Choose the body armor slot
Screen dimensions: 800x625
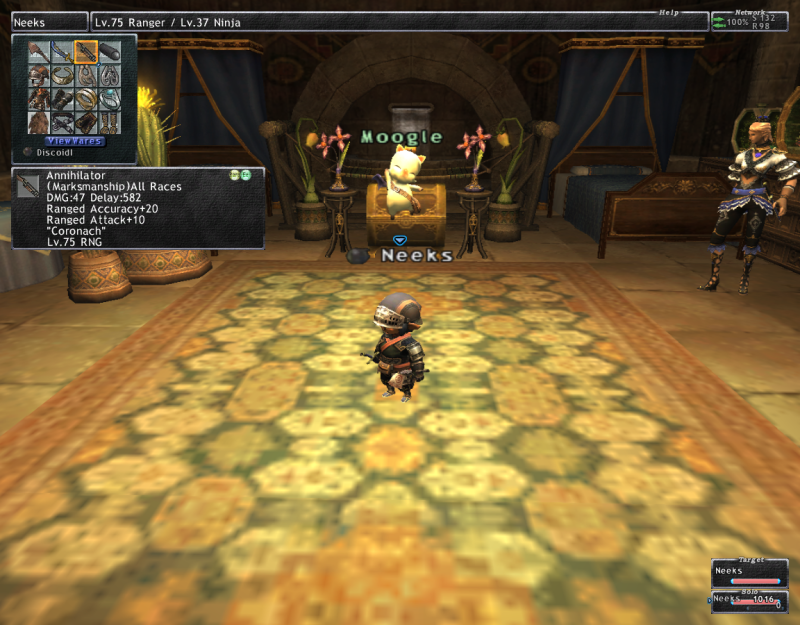pos(39,98)
